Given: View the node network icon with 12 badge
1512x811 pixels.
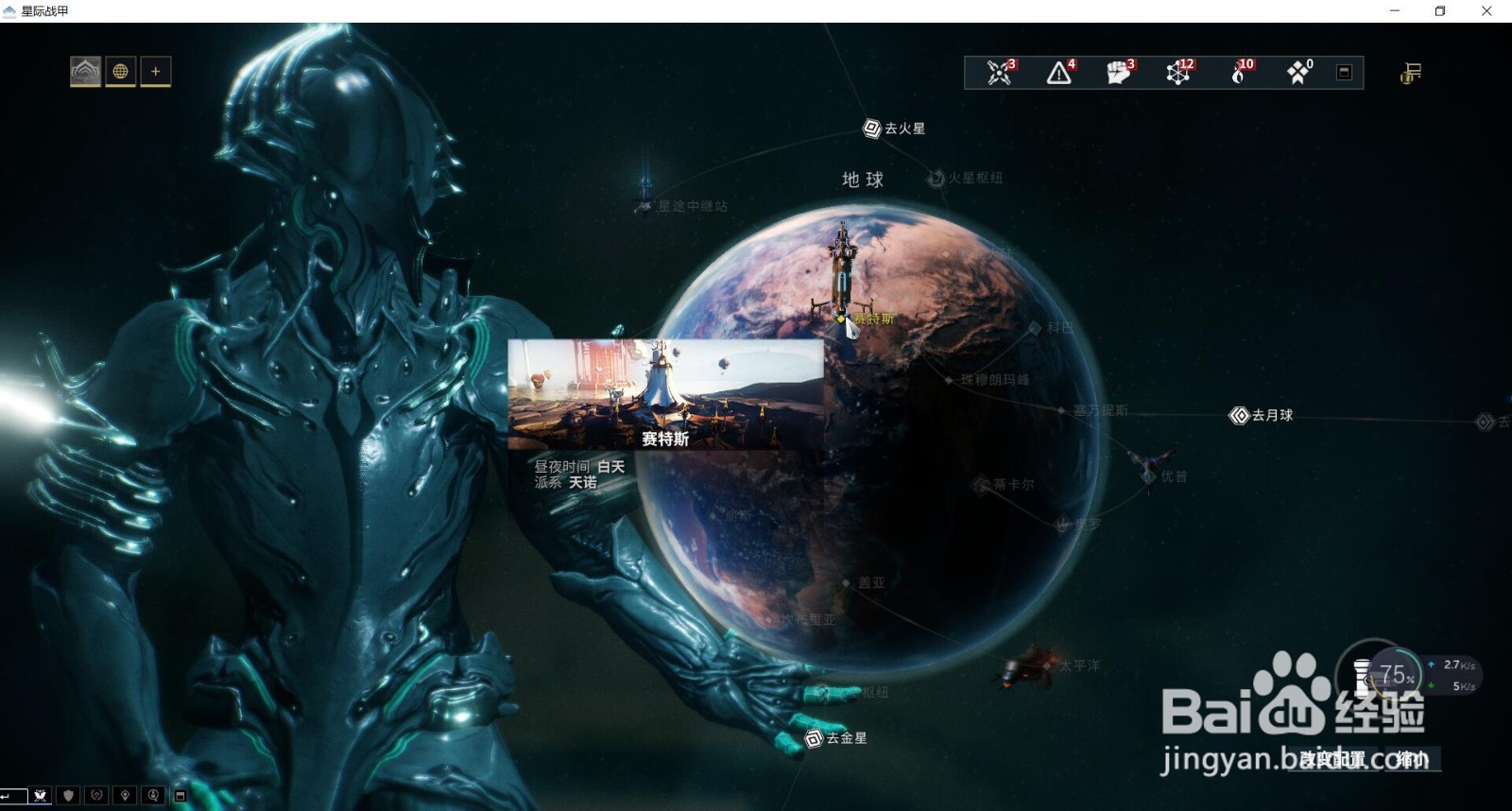Looking at the screenshot, I should point(1177,73).
